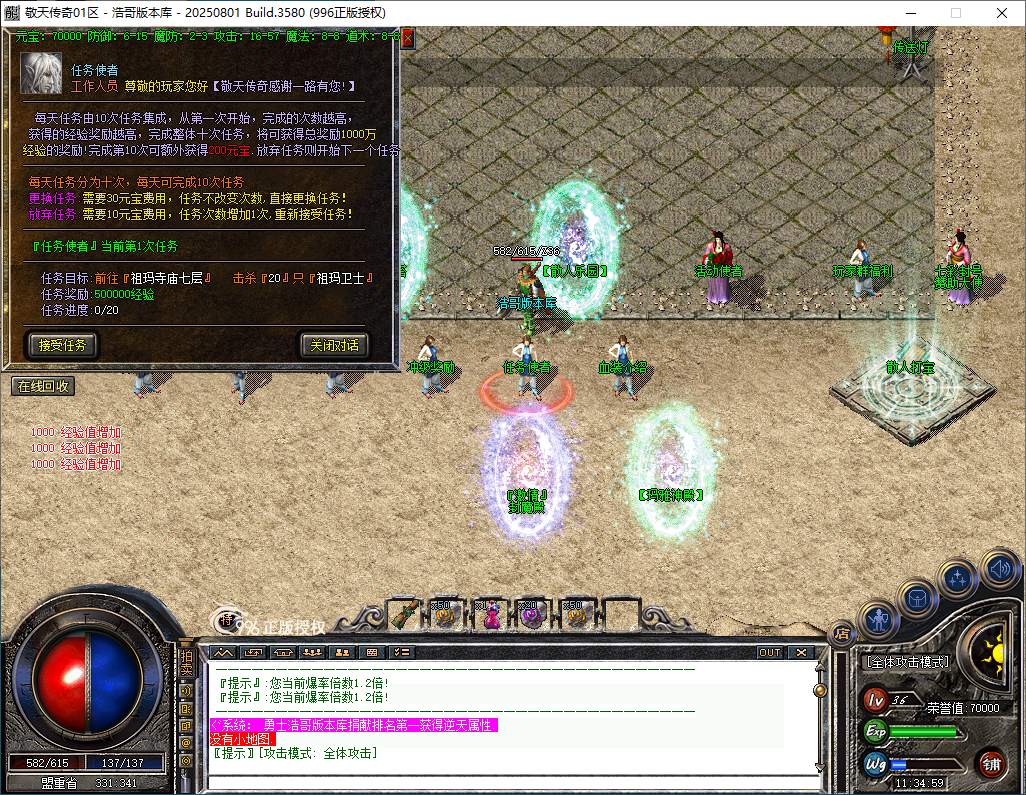
Task: Click the X button beside OUT
Action: click(800, 652)
